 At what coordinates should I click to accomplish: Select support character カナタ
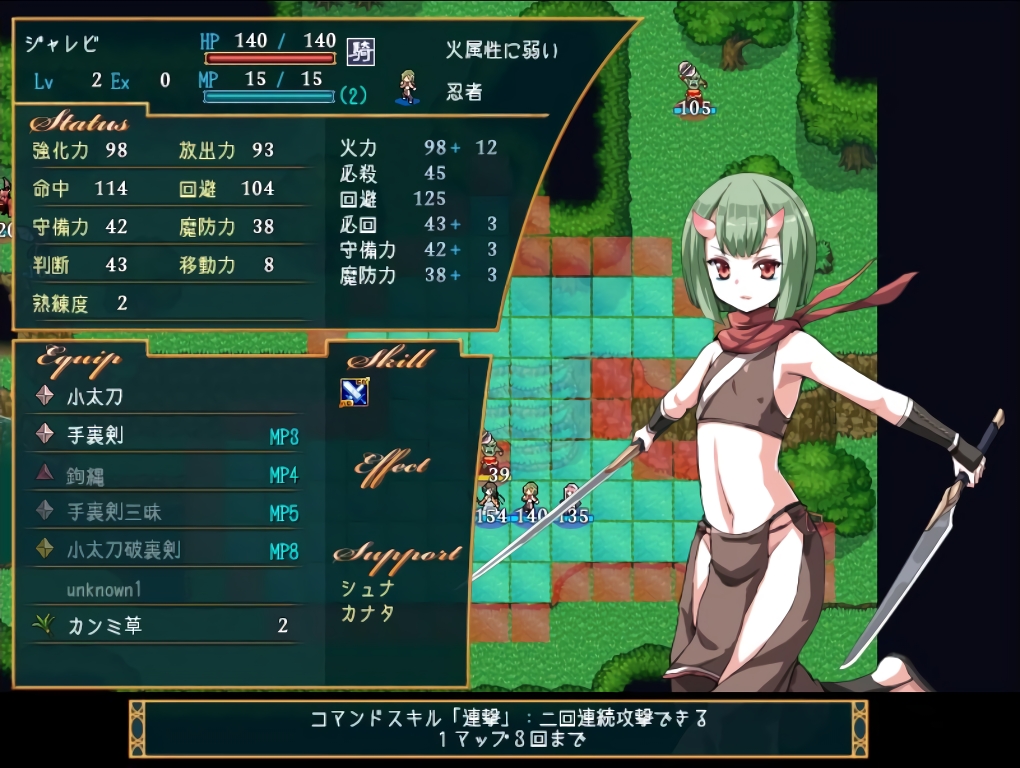click(x=368, y=613)
